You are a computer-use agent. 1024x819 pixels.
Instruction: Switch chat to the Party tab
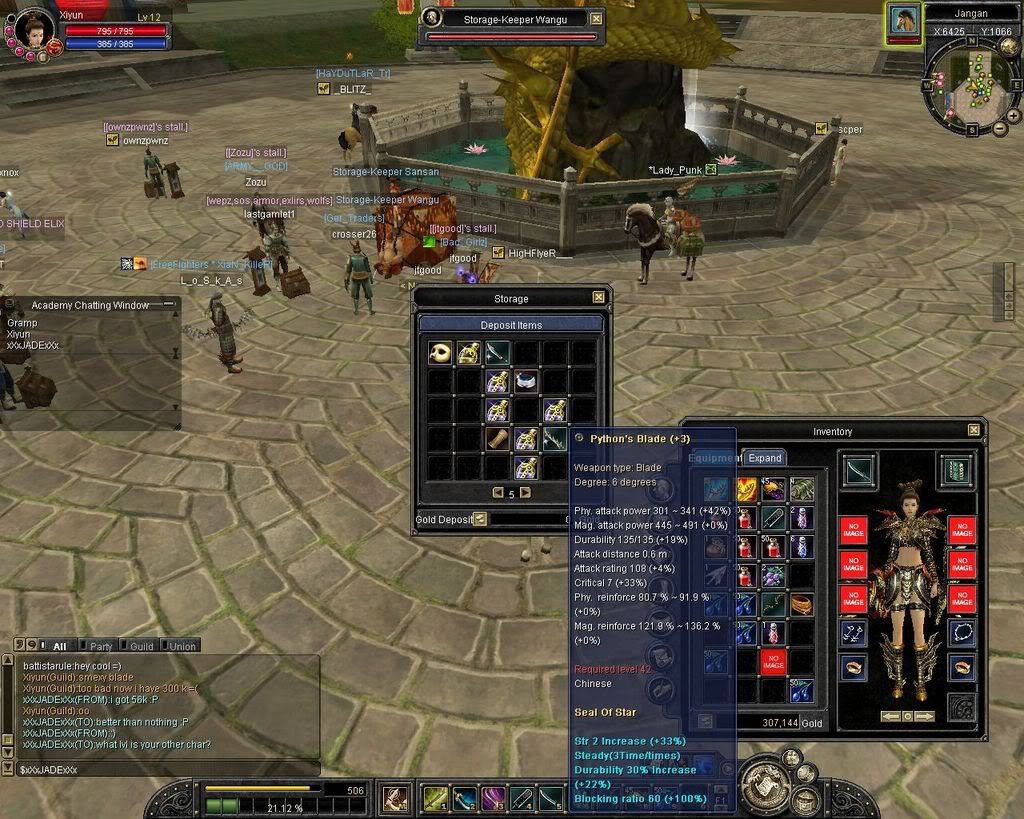99,646
